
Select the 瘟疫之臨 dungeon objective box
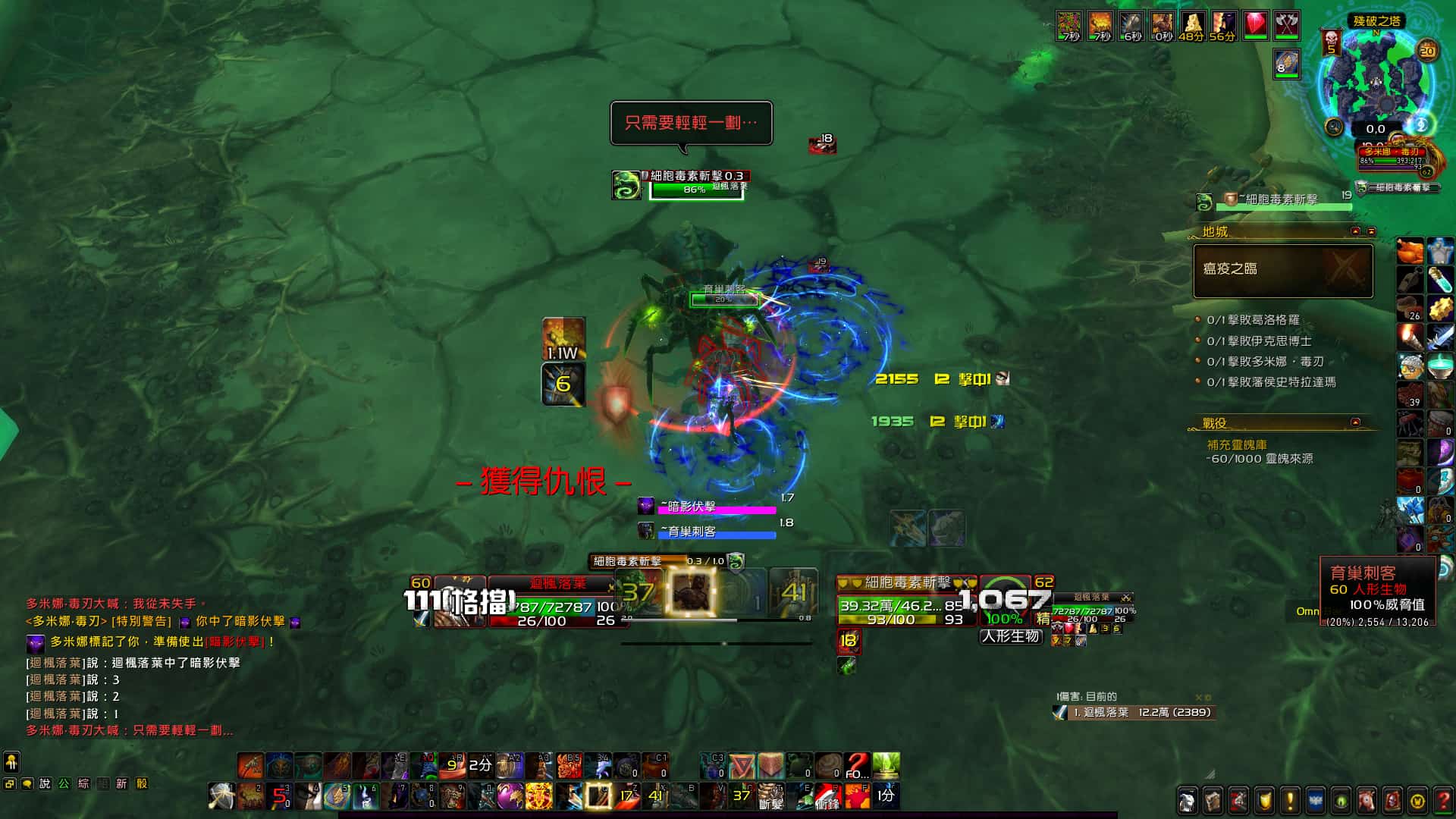[x=1283, y=270]
